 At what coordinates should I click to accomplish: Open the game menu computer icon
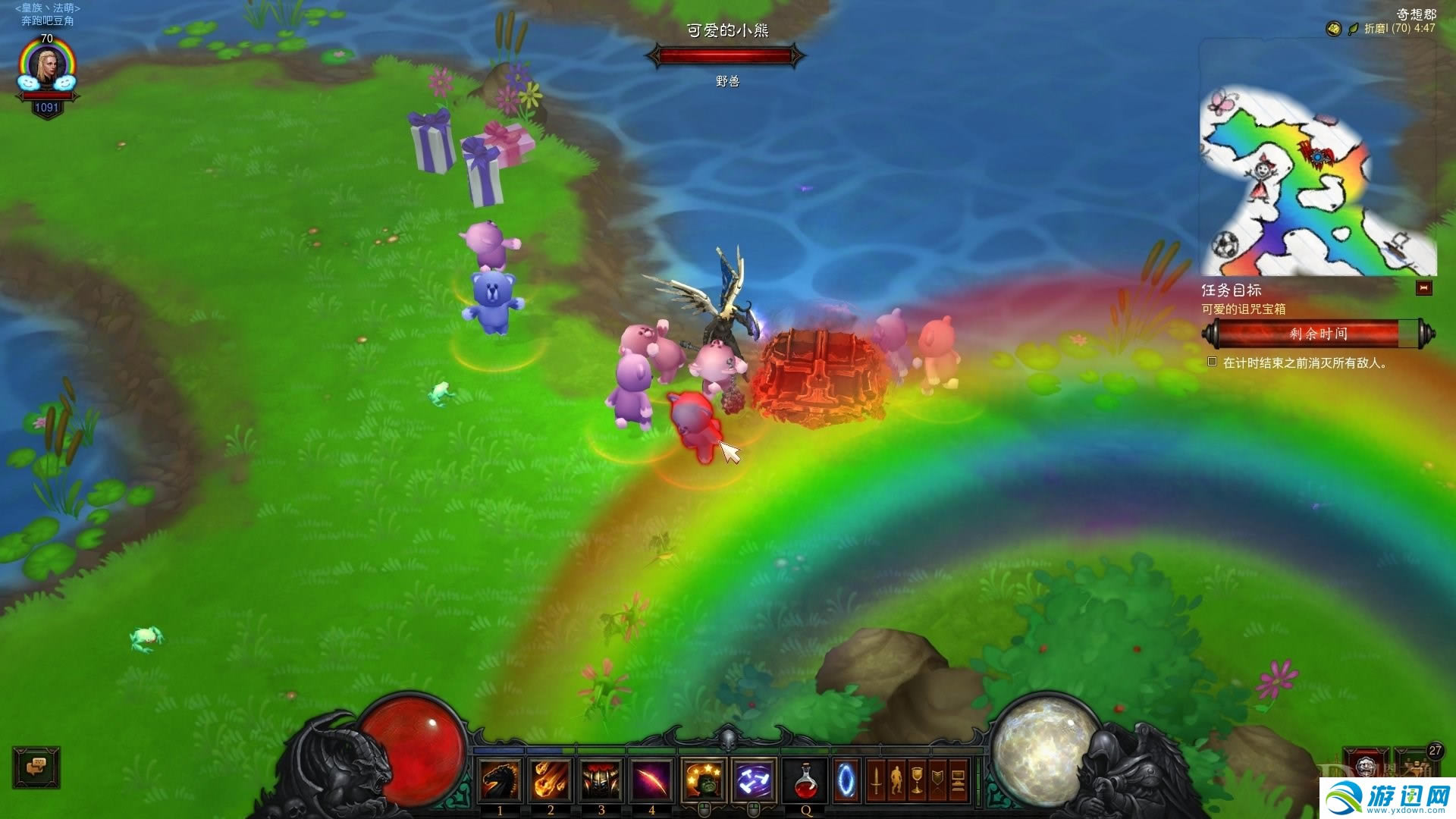tap(958, 780)
